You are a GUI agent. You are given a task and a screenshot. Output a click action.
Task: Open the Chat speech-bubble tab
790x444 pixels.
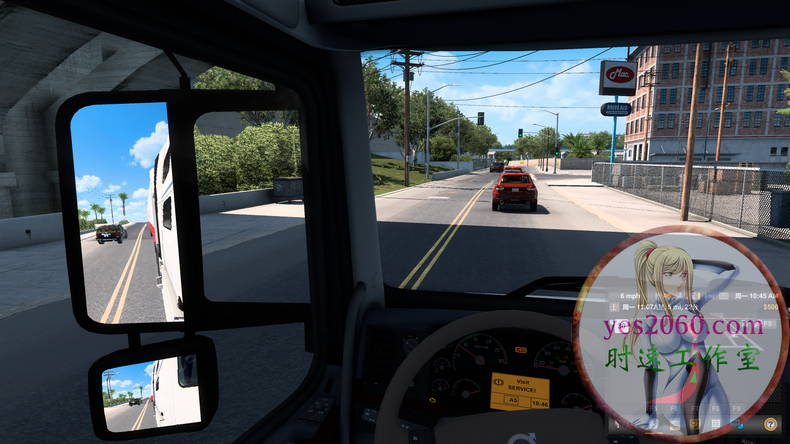click(x=736, y=424)
